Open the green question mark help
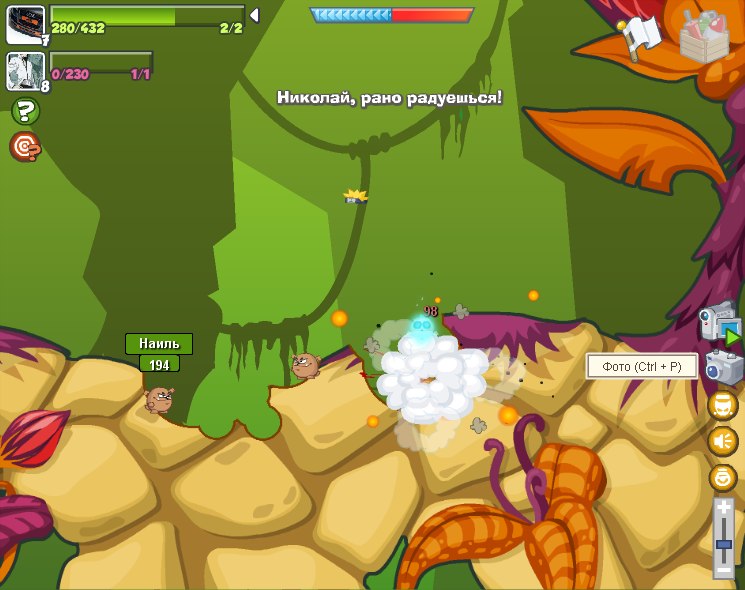 (x=25, y=111)
